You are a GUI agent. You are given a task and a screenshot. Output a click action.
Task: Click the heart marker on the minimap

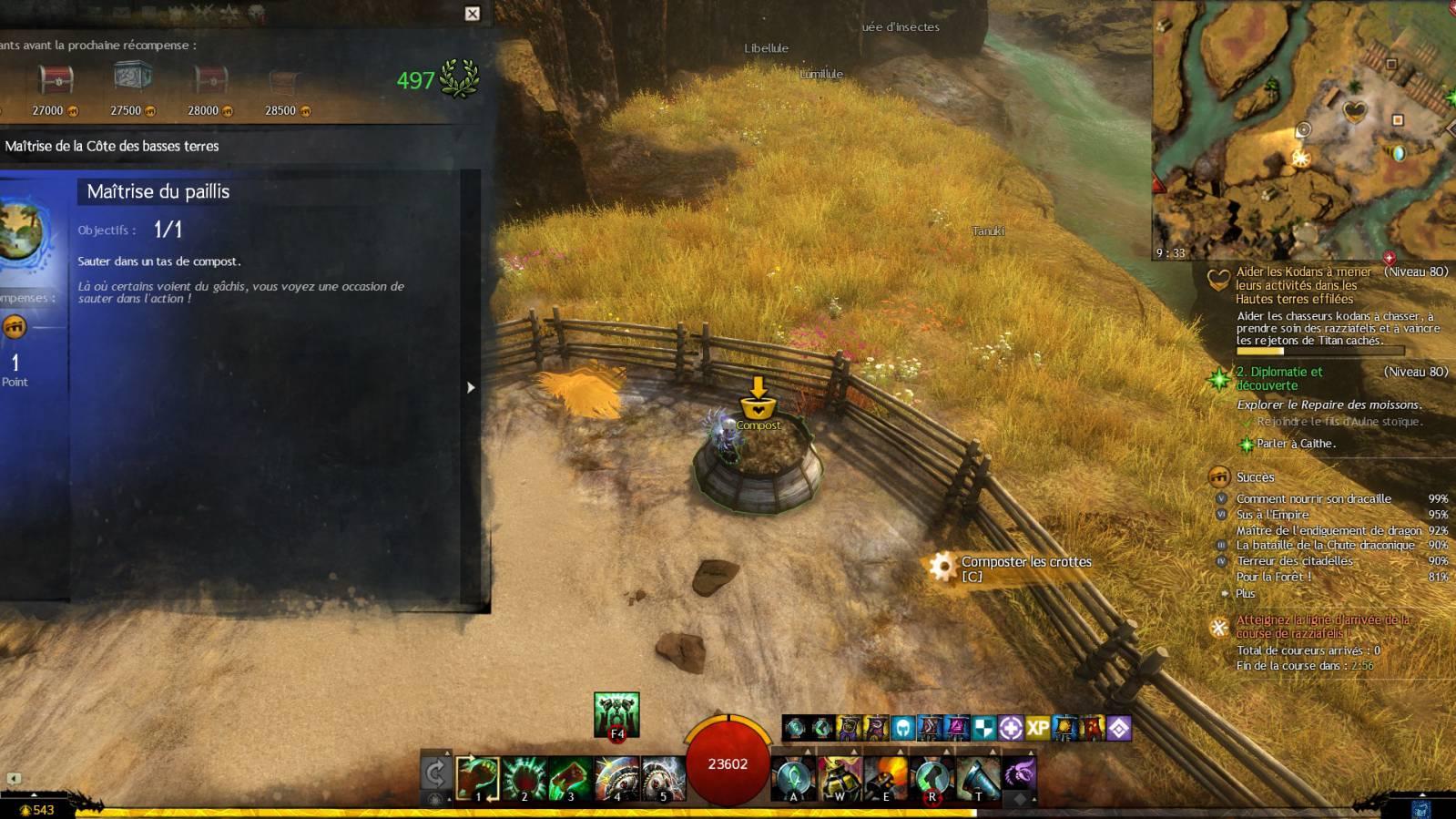click(1355, 112)
